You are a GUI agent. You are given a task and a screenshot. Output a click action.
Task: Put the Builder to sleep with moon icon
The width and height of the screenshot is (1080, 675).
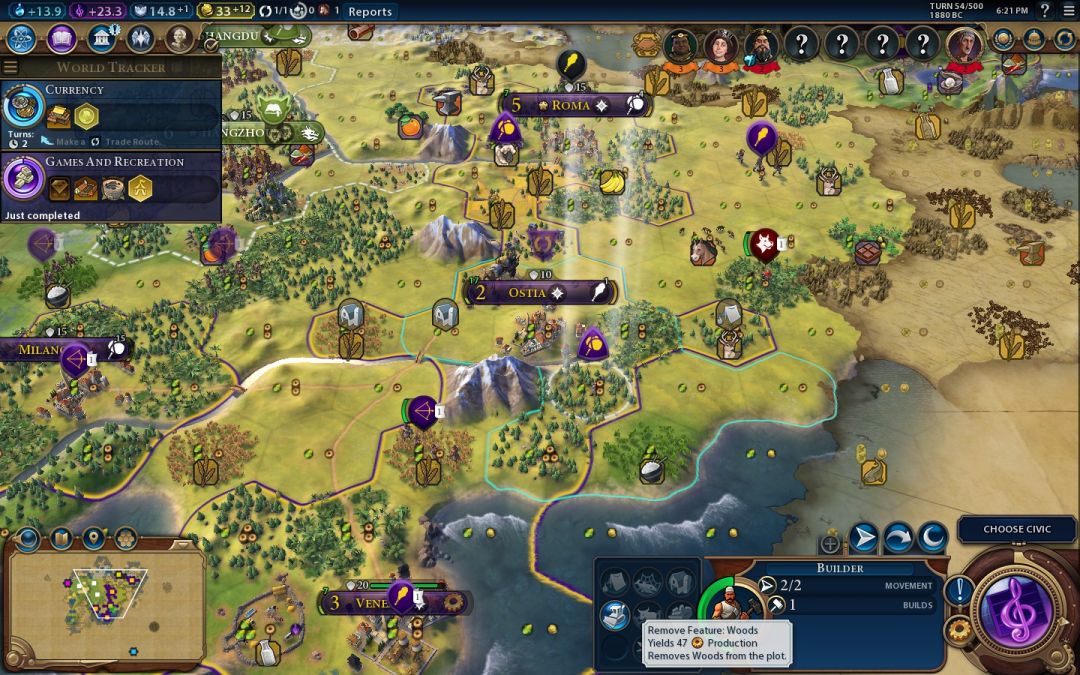(x=932, y=538)
